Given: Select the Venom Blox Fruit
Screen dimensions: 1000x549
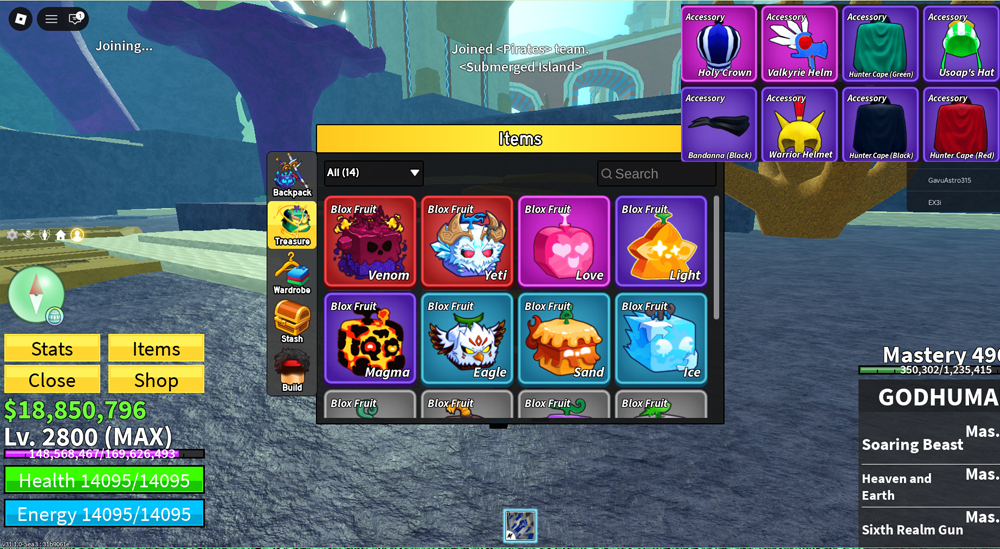Looking at the screenshot, I should (x=370, y=241).
